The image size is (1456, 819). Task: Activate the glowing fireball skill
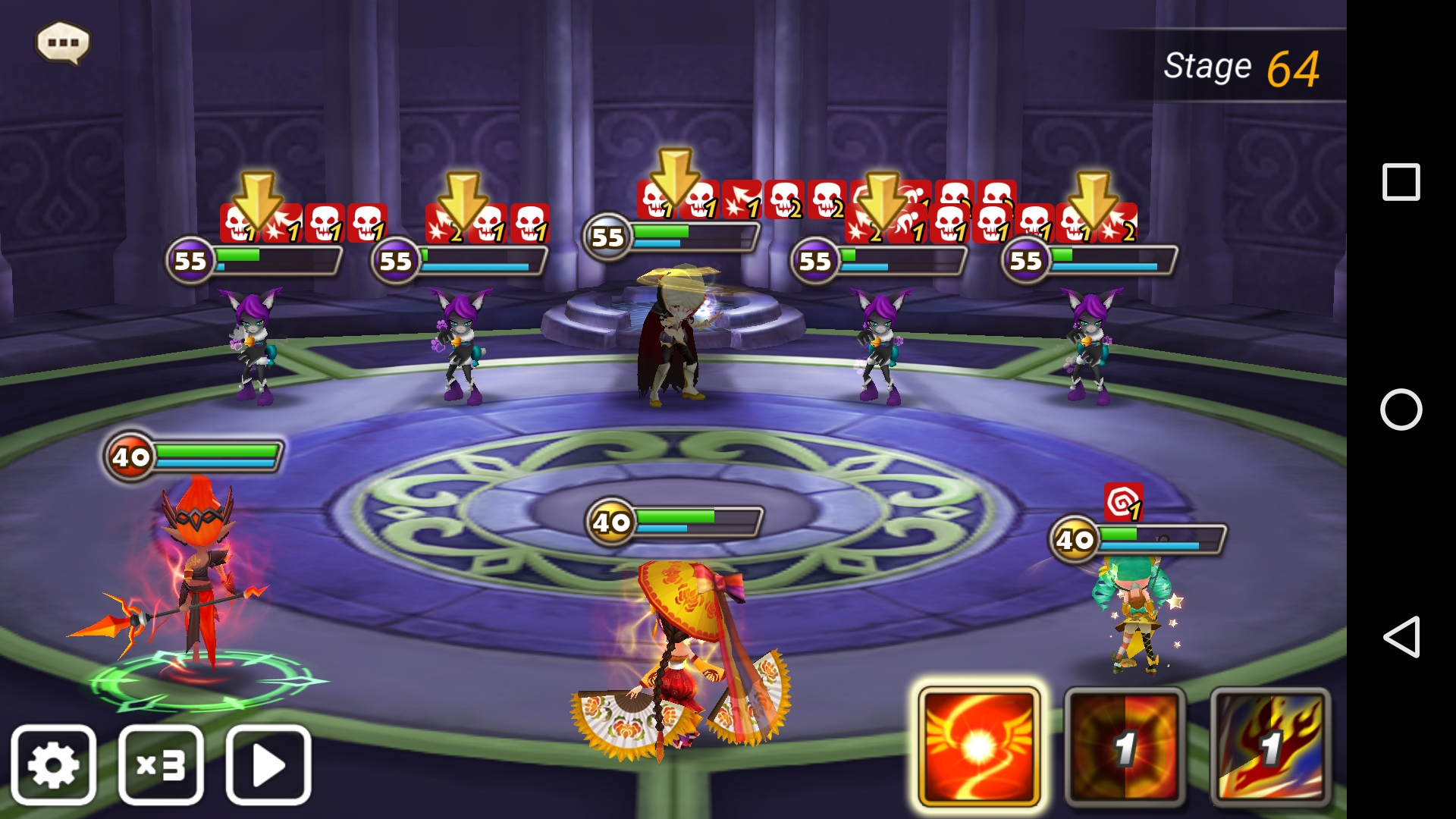click(x=978, y=747)
